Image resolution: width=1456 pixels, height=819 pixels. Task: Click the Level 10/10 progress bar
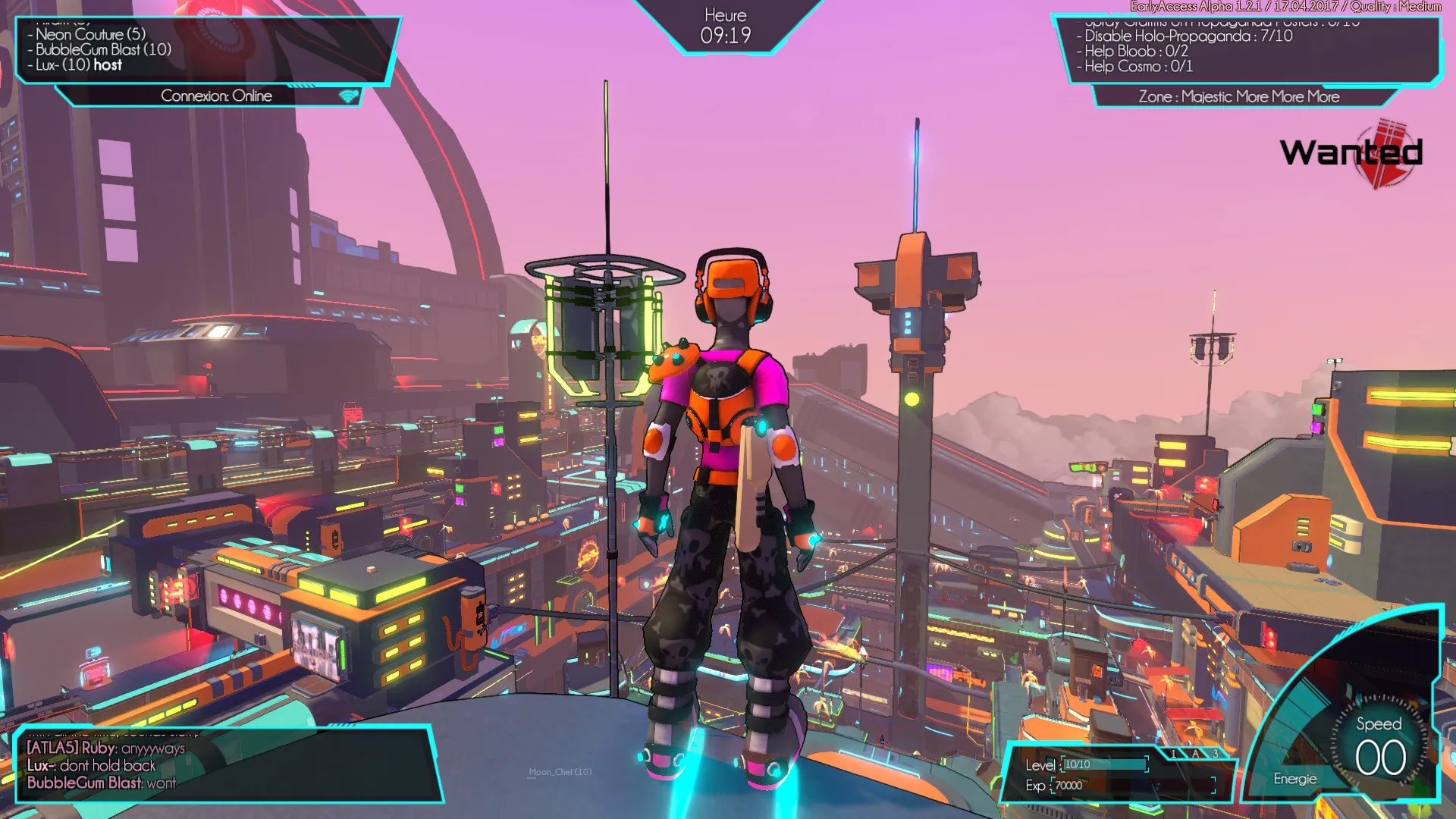tap(1103, 764)
